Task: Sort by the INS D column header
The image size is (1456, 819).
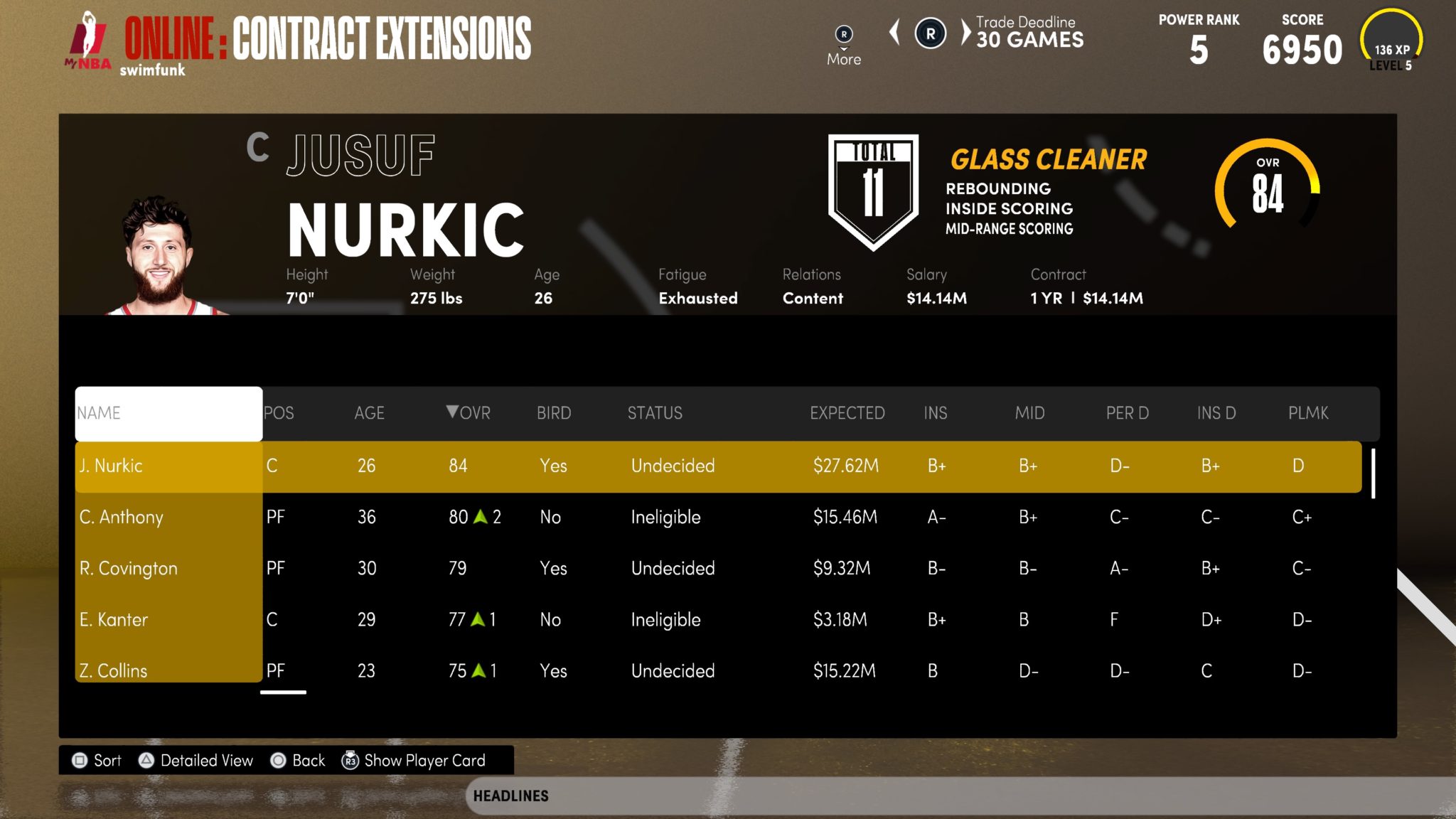Action: click(x=1216, y=413)
